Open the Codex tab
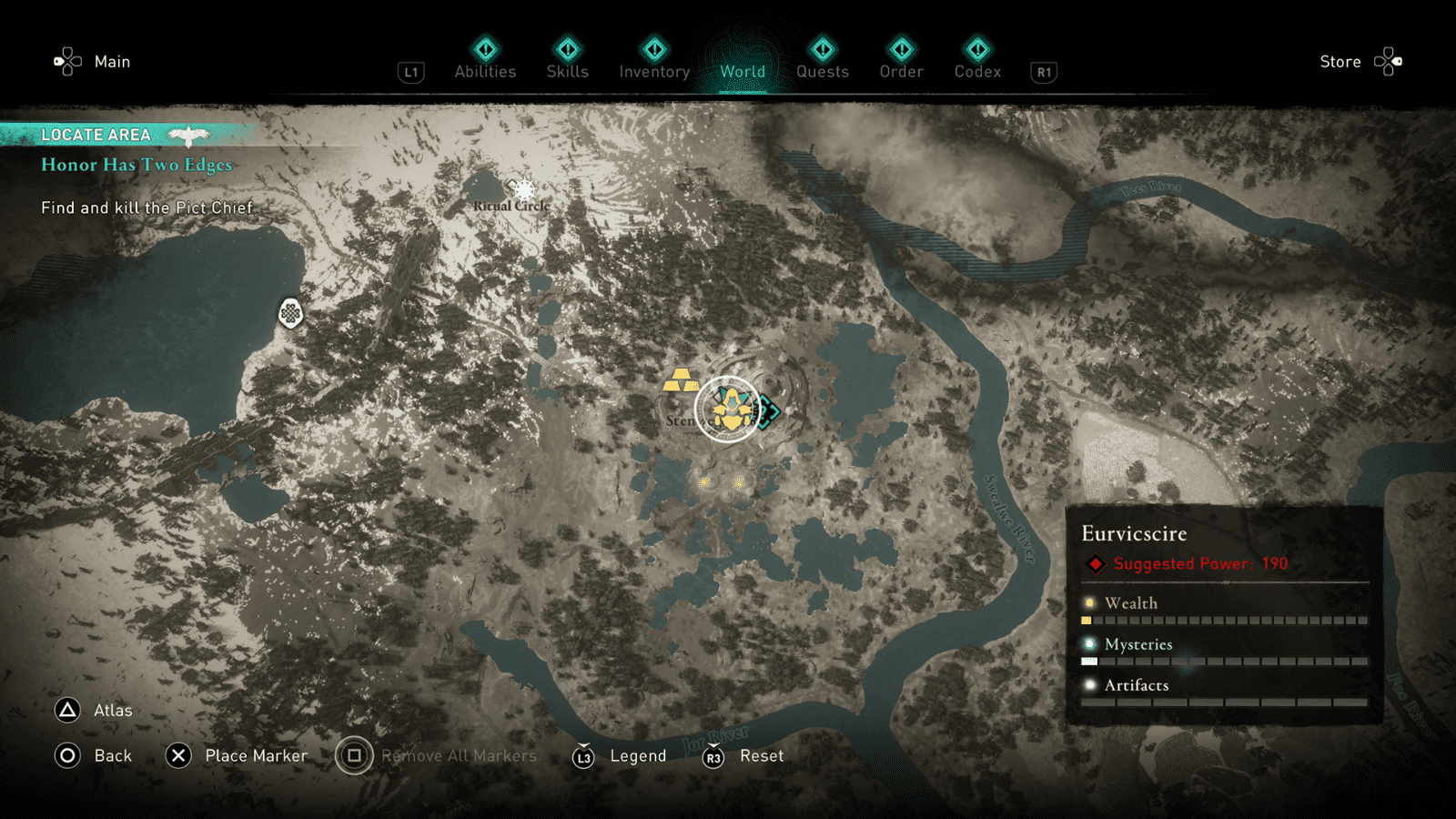 977,71
